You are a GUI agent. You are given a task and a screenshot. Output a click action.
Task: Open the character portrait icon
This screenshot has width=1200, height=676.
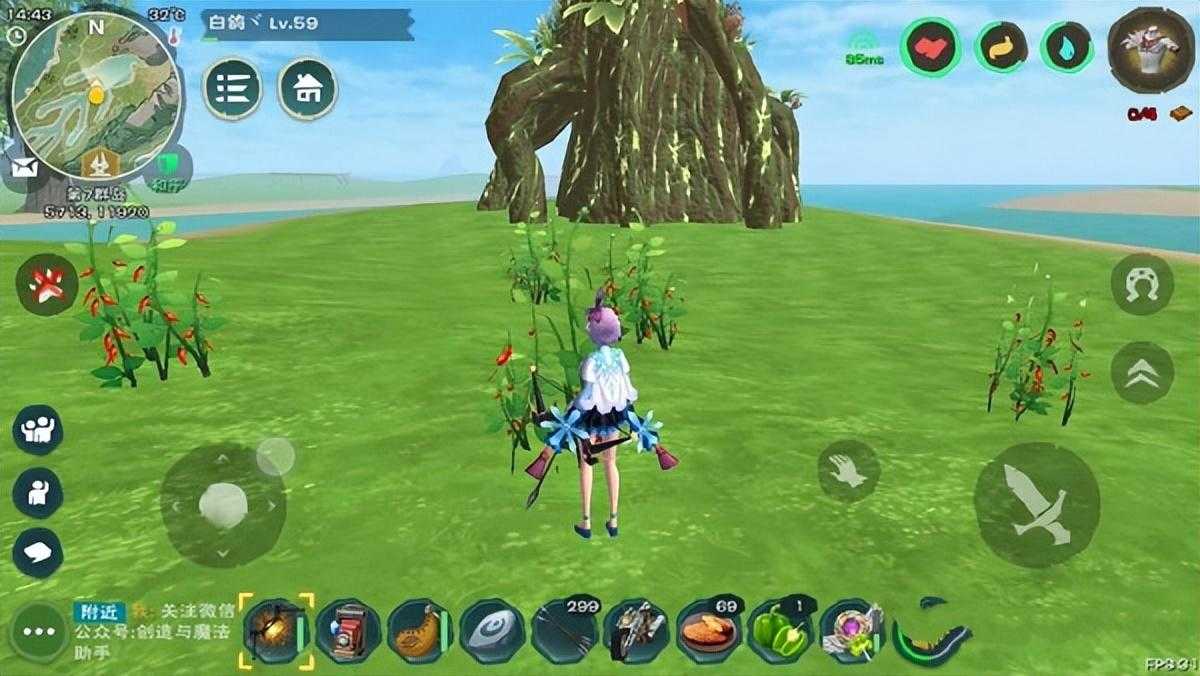[1149, 50]
